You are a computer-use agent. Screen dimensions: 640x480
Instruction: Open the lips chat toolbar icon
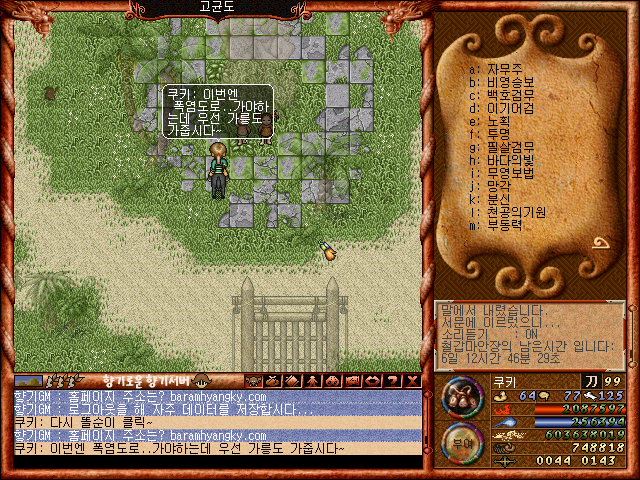point(373,381)
